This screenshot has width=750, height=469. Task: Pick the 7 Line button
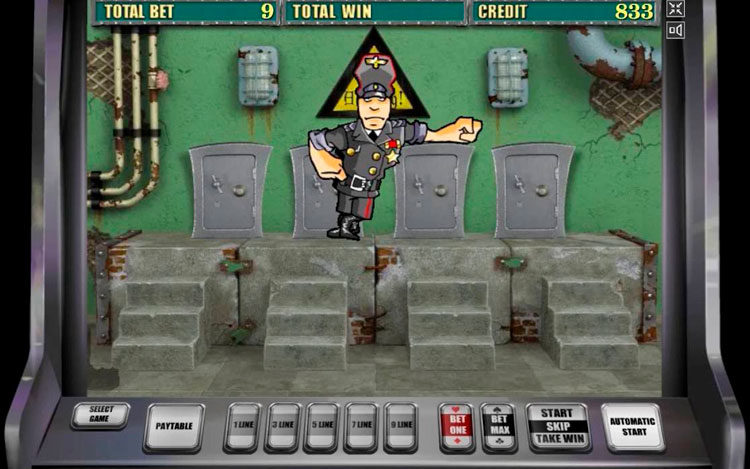point(361,427)
